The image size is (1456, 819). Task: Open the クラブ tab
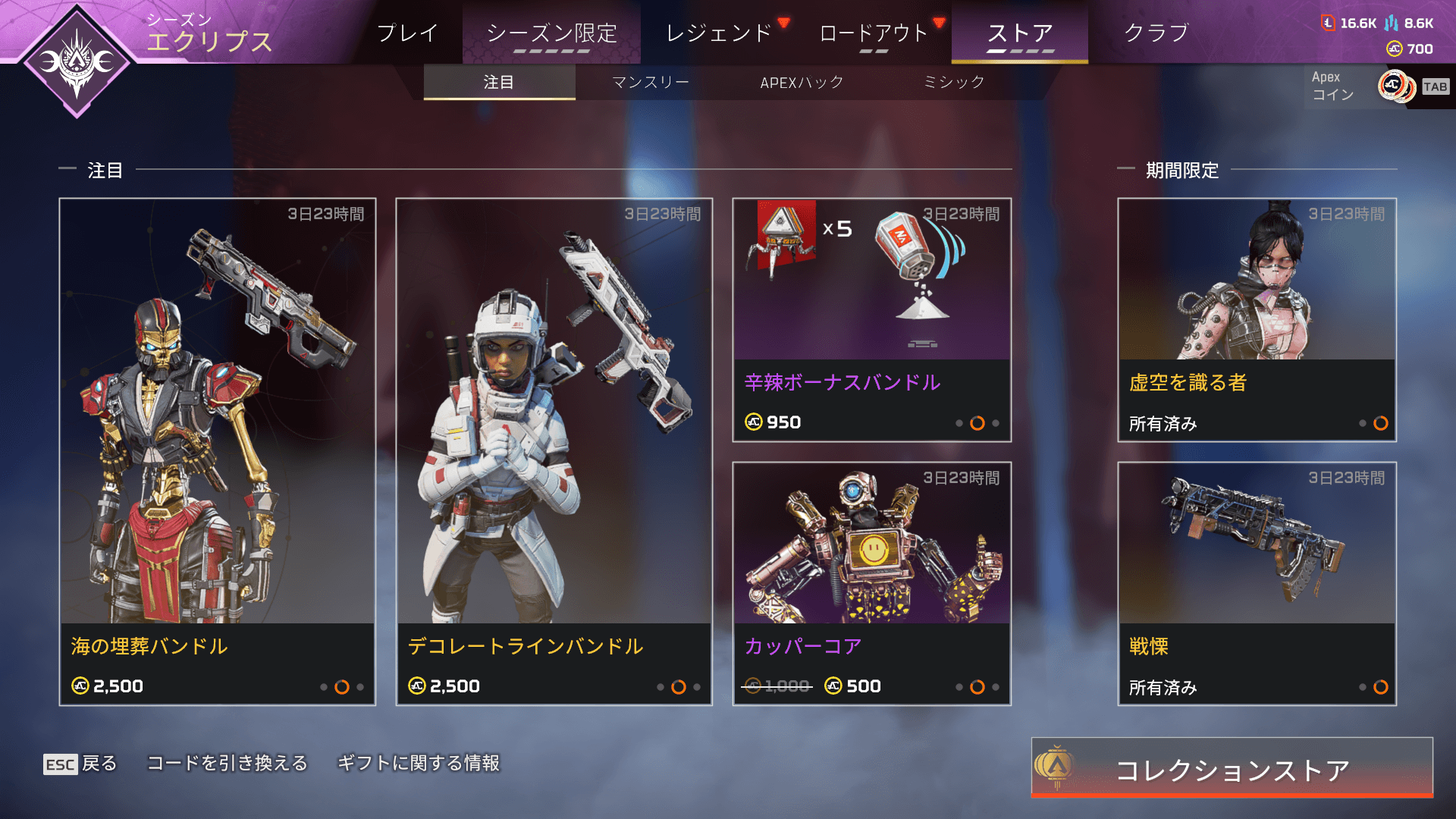[1156, 33]
